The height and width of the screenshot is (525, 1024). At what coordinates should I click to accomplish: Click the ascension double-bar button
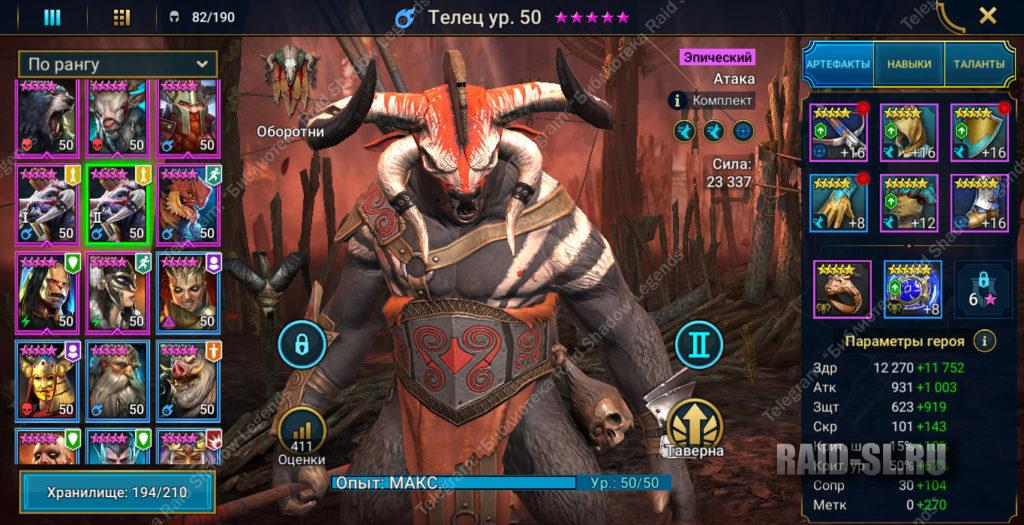pos(698,345)
